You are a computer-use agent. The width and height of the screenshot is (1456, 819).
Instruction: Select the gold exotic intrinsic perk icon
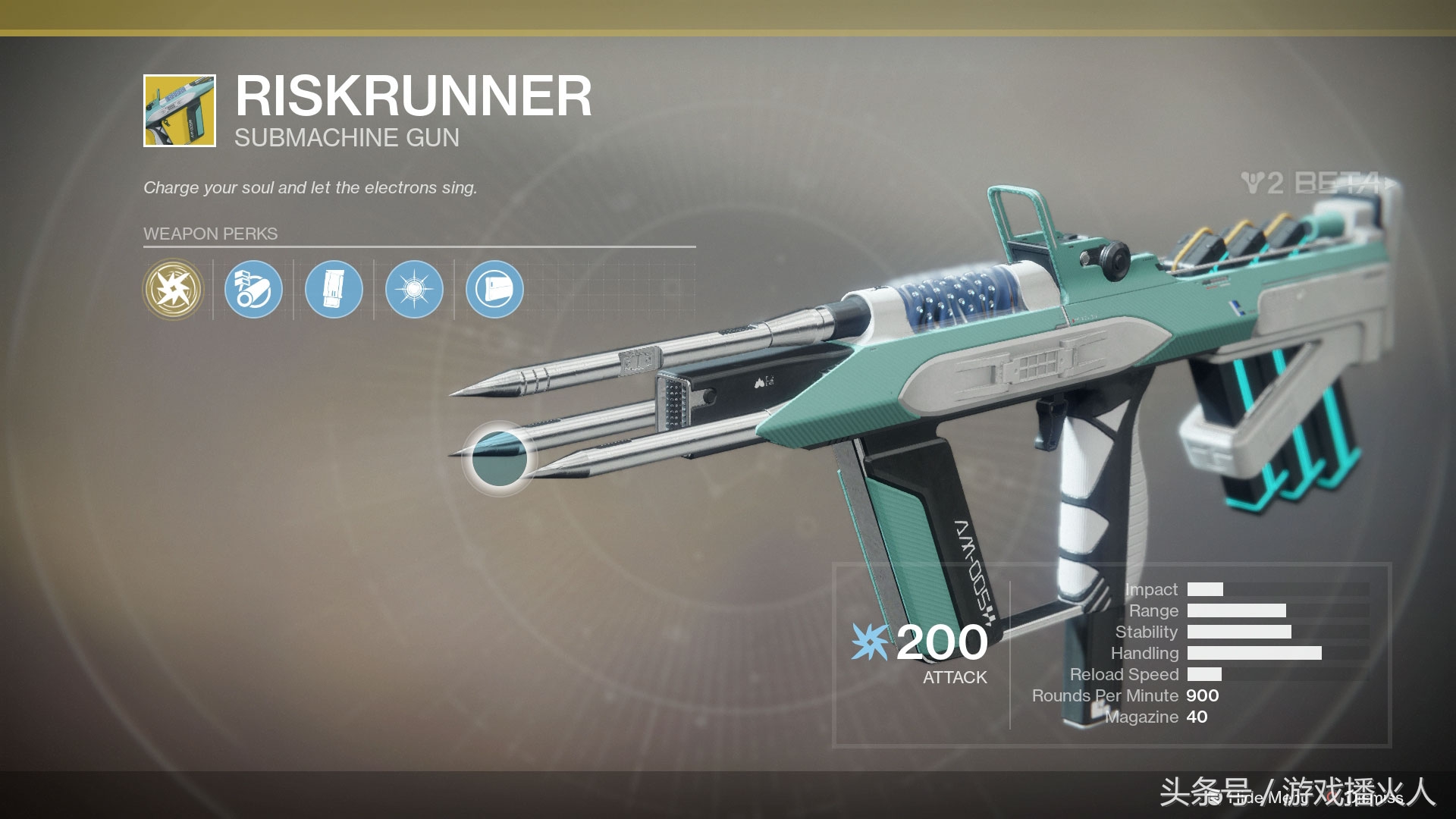click(173, 289)
